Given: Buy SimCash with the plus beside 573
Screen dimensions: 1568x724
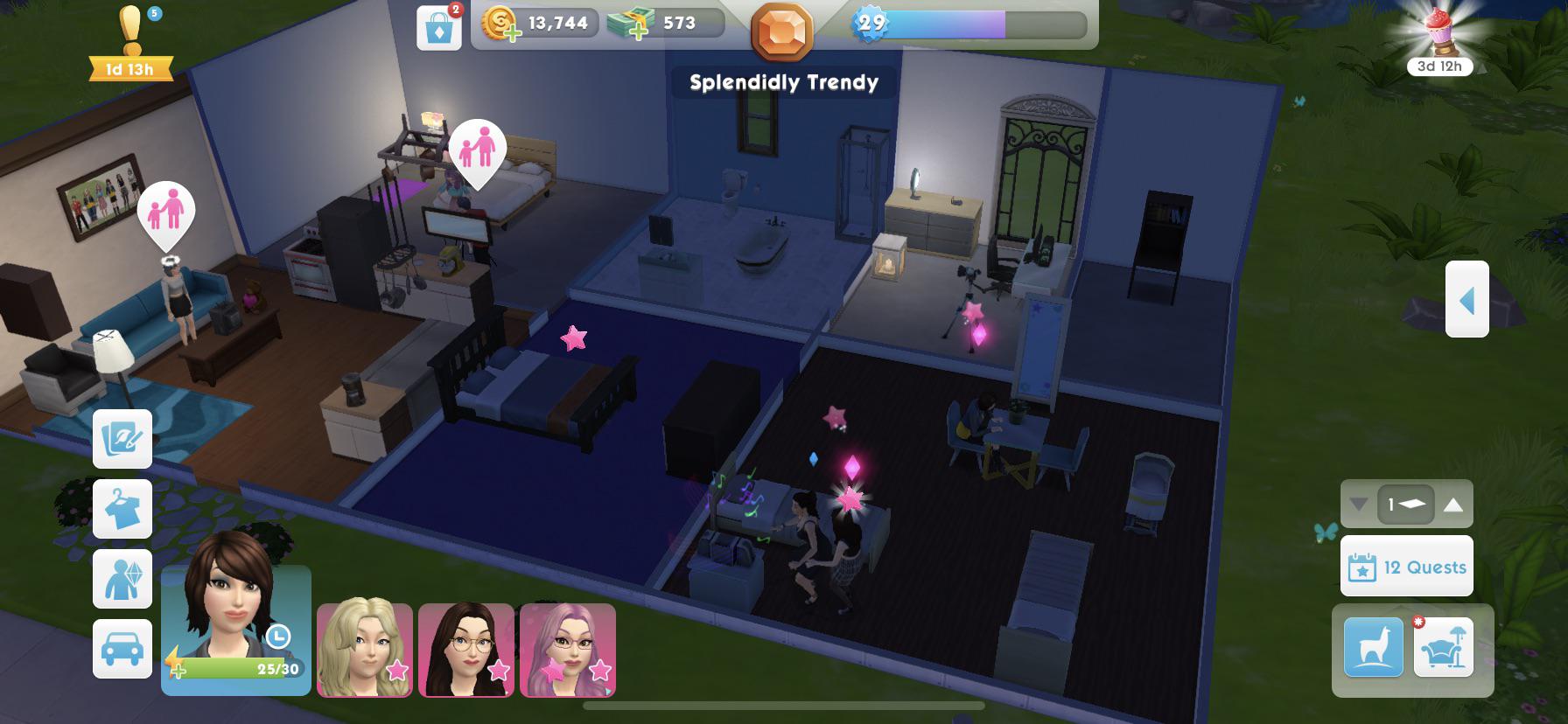Looking at the screenshot, I should point(640,32).
